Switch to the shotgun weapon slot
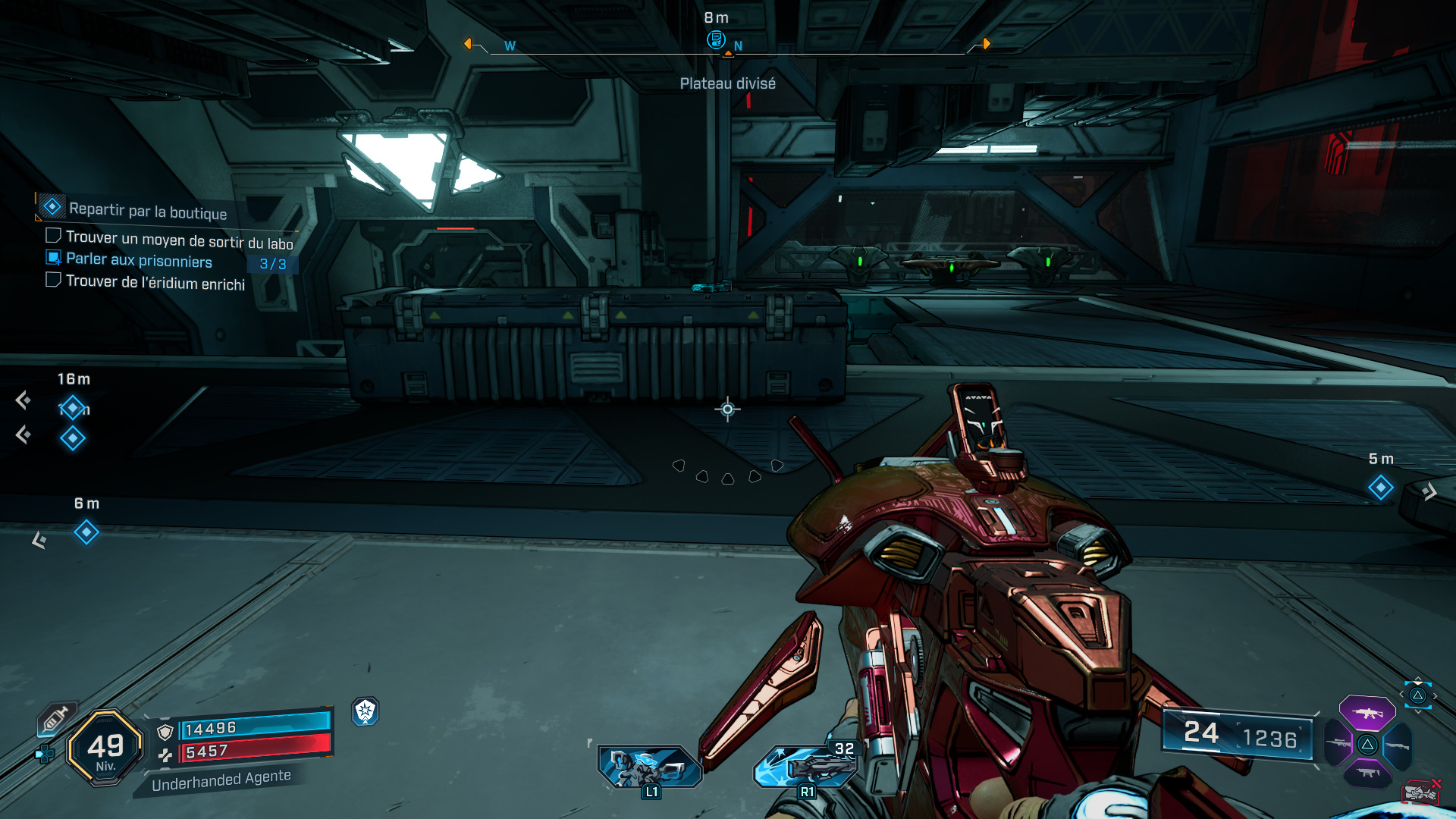This screenshot has width=1456, height=819. point(1397,745)
